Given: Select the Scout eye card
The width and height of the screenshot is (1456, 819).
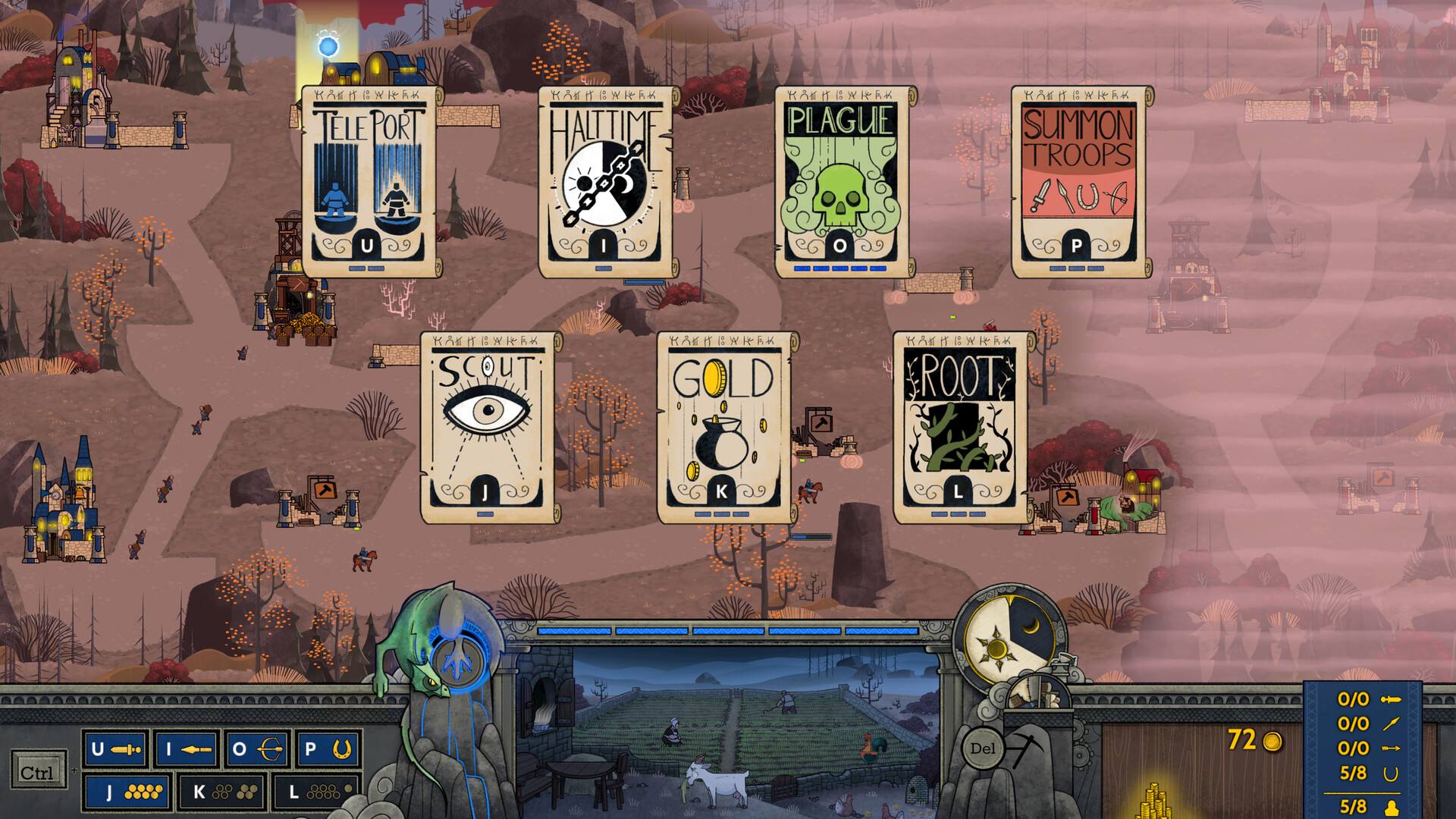Looking at the screenshot, I should (x=487, y=426).
